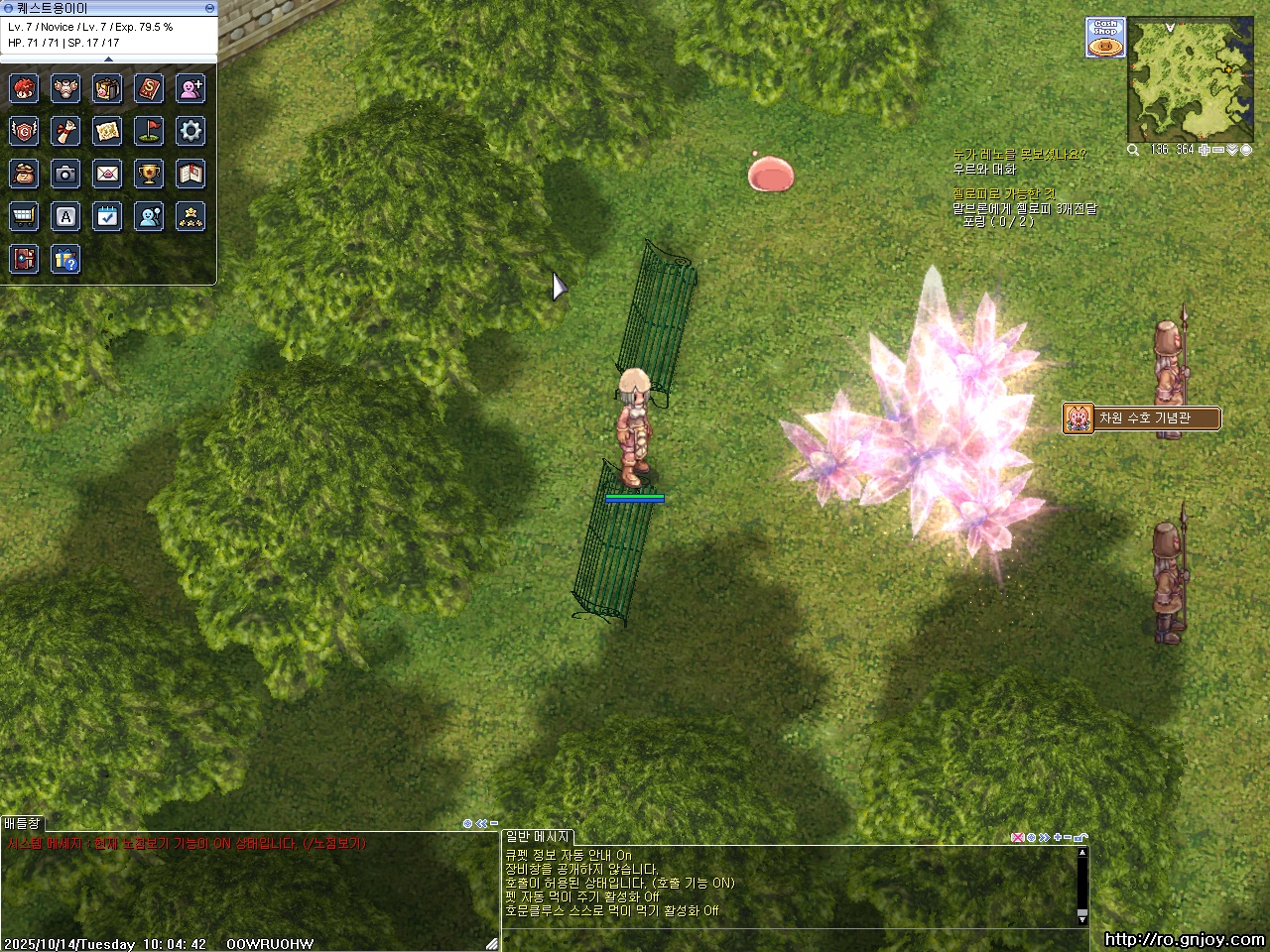Open the world map parchment icon

pyautogui.click(x=107, y=130)
